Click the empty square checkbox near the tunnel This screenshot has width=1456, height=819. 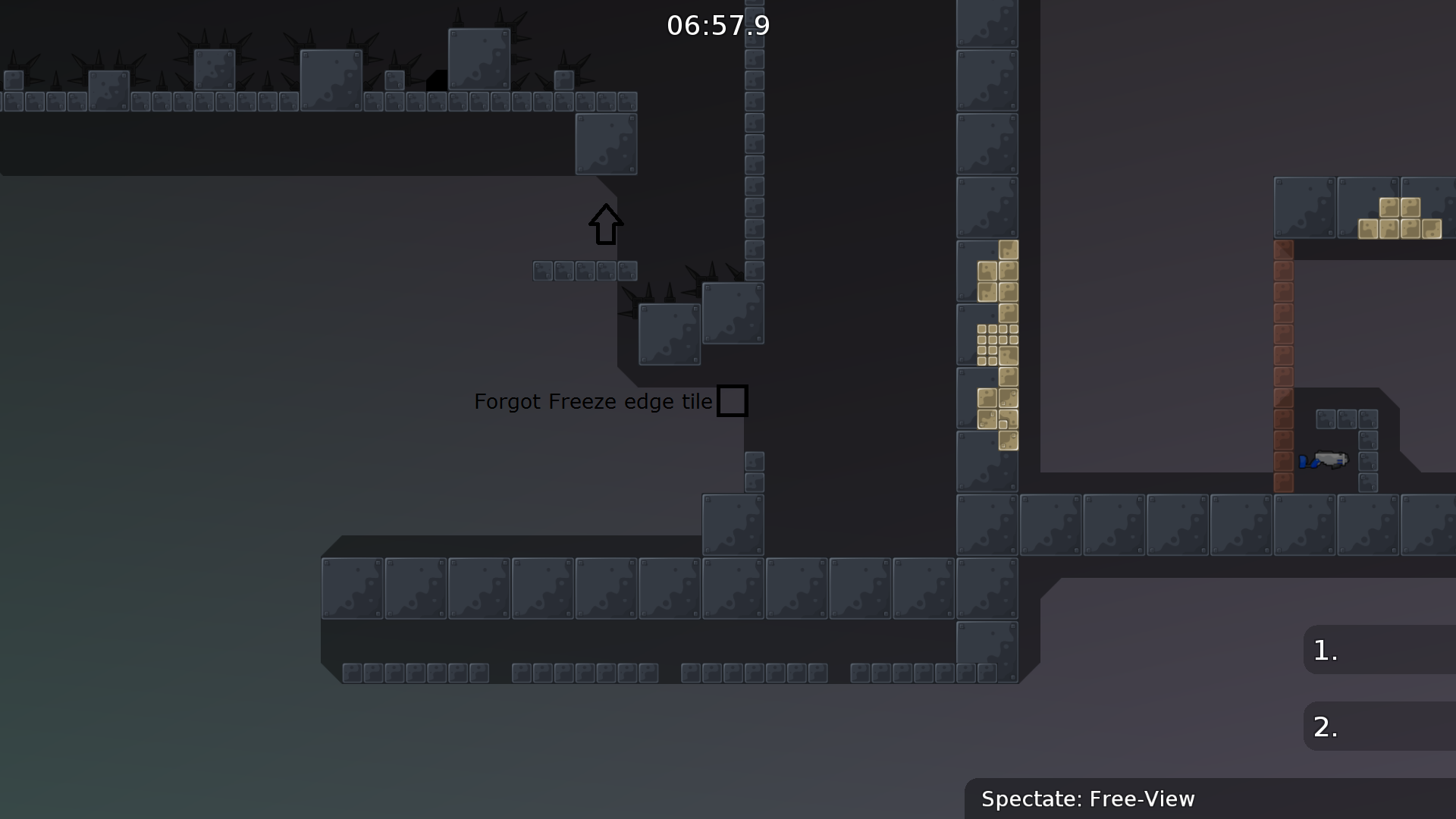[x=733, y=400]
